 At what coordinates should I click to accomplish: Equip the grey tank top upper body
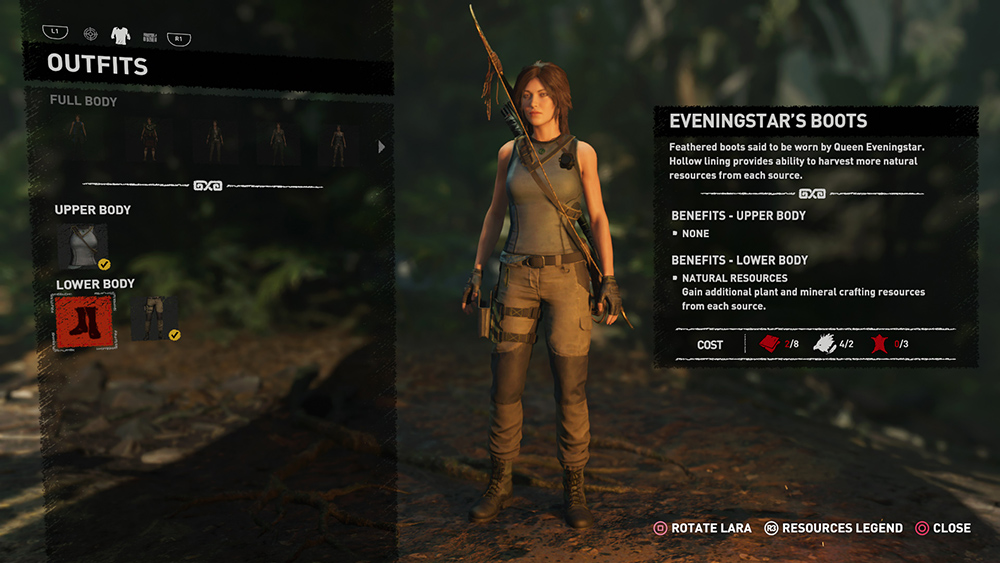82,245
